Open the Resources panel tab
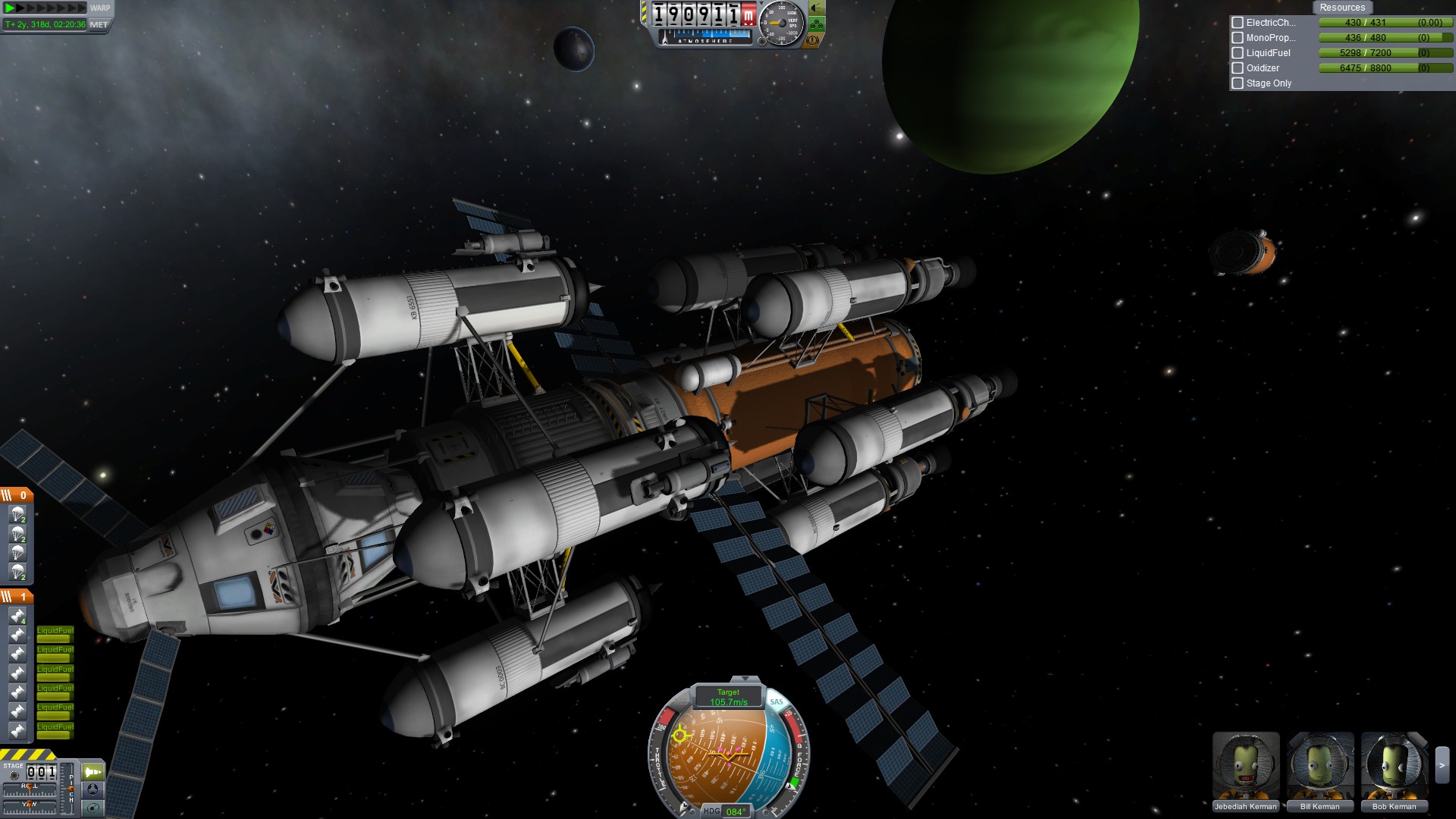1456x819 pixels. click(x=1341, y=8)
